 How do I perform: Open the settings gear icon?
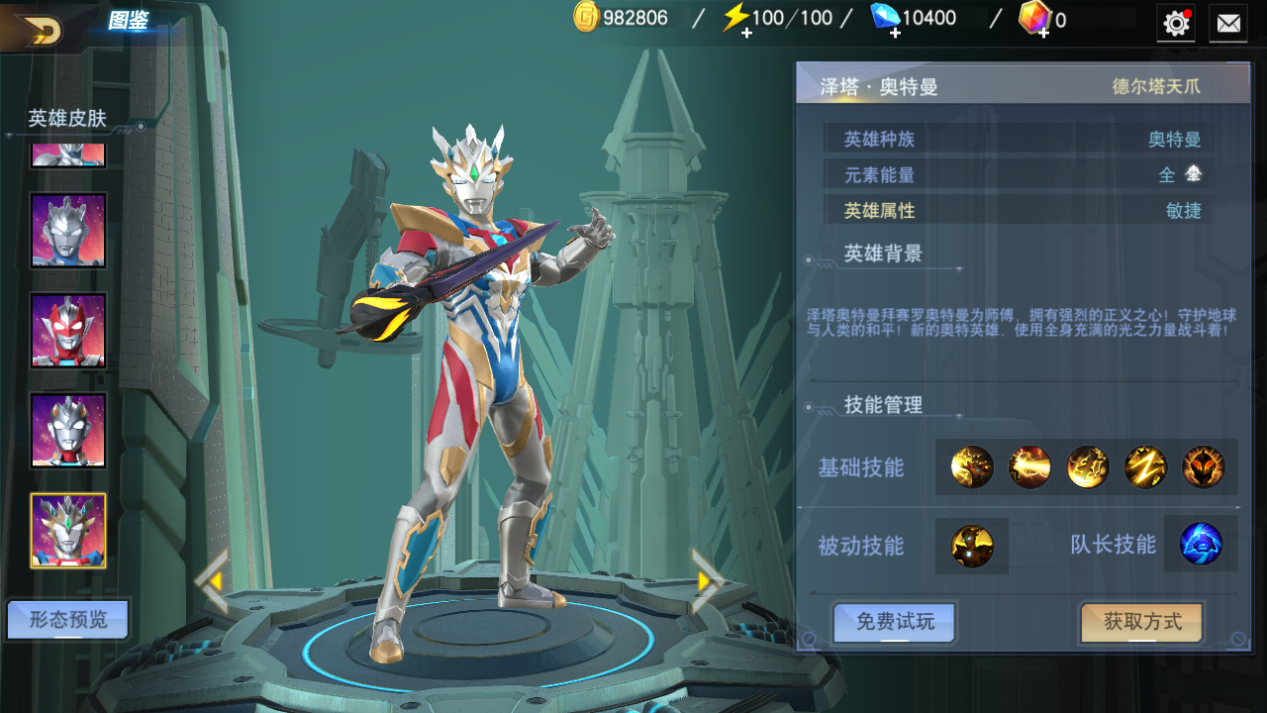[x=1176, y=23]
